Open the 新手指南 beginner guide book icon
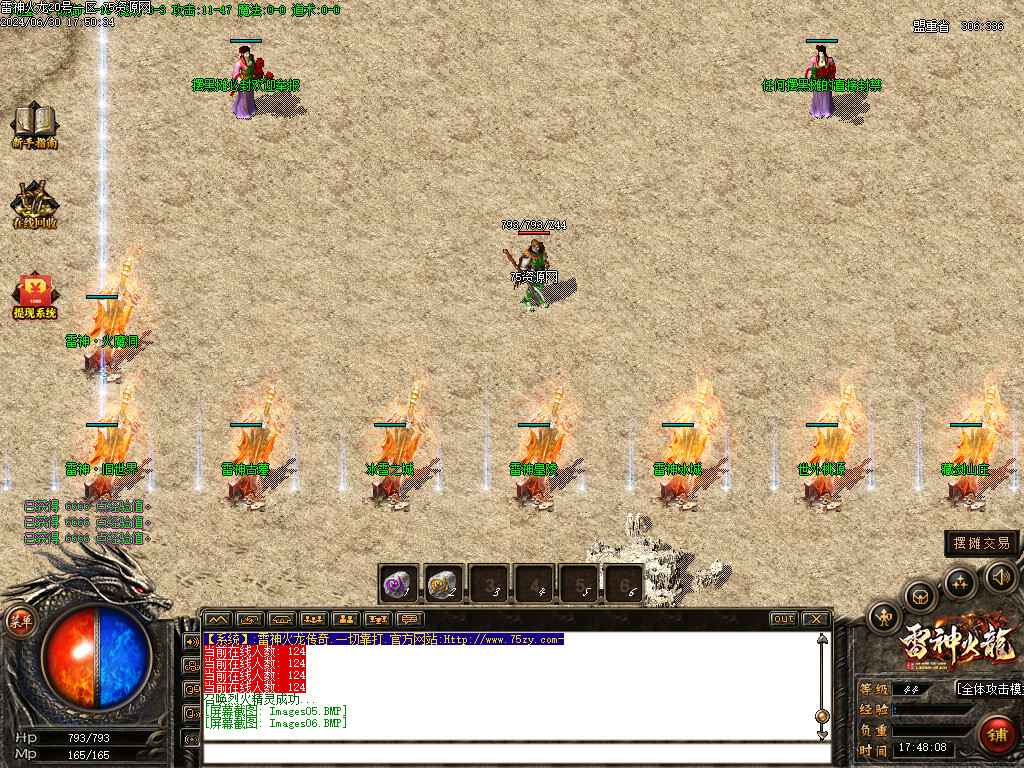Image resolution: width=1024 pixels, height=768 pixels. [35, 124]
